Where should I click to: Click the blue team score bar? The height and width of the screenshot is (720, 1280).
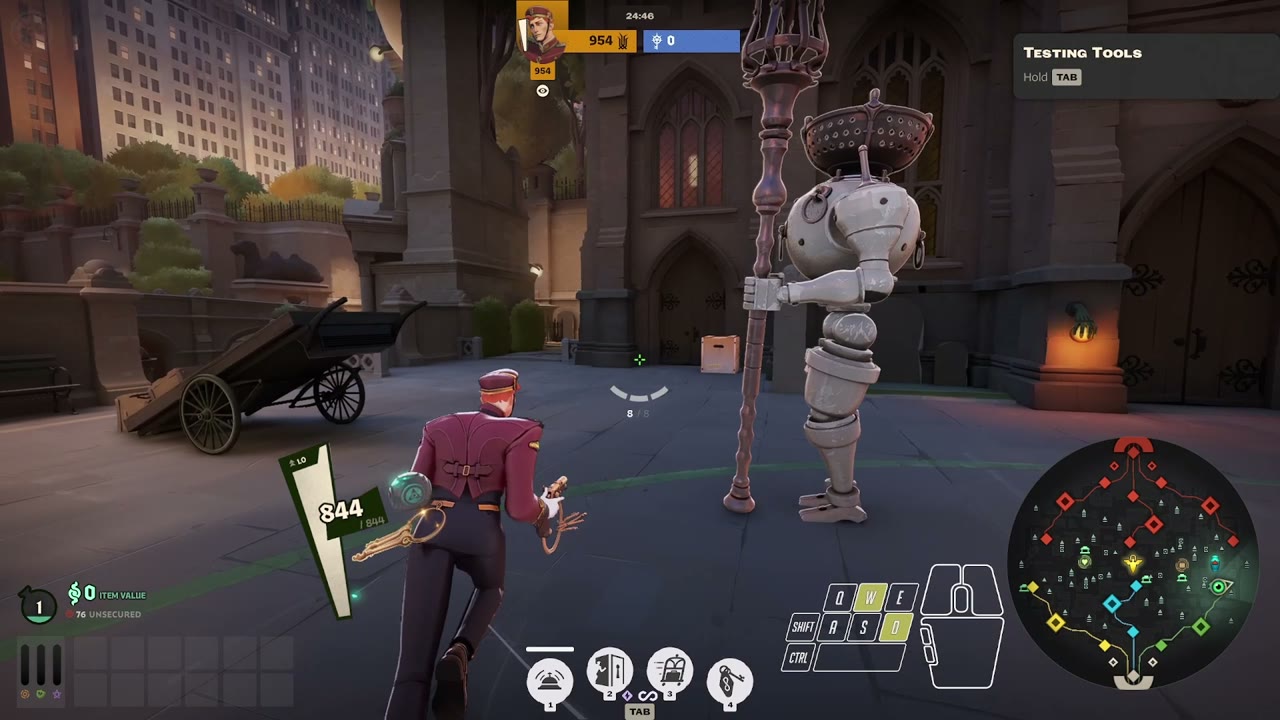[691, 41]
